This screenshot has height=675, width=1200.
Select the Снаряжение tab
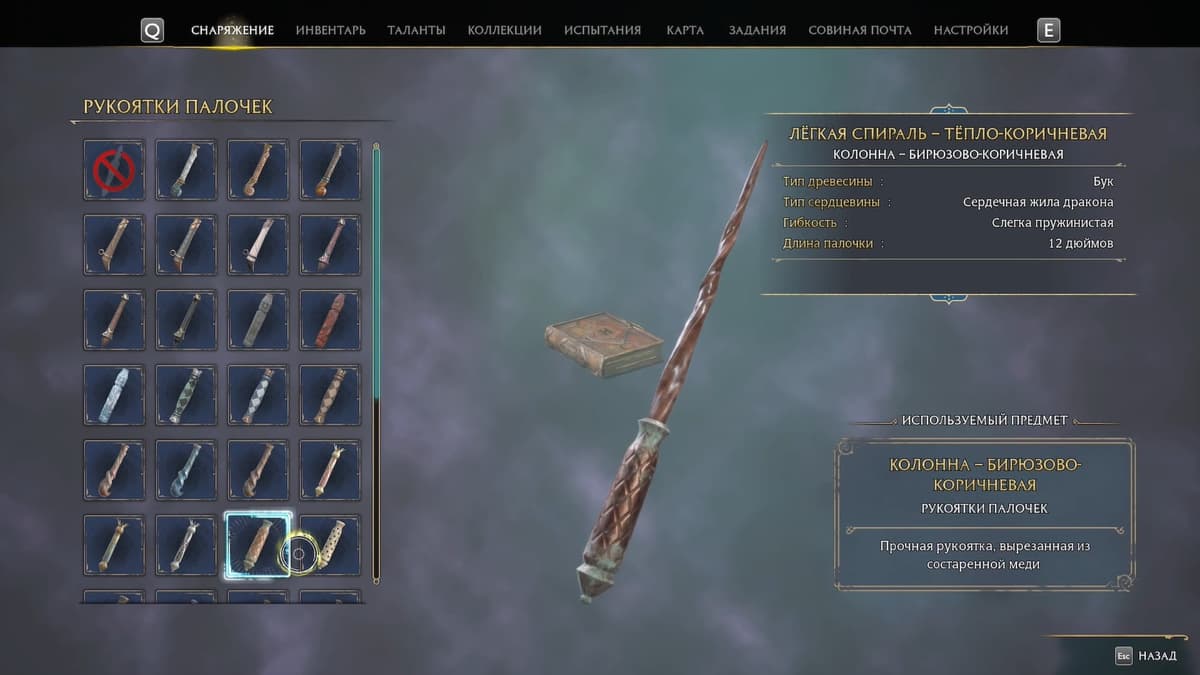(x=232, y=30)
